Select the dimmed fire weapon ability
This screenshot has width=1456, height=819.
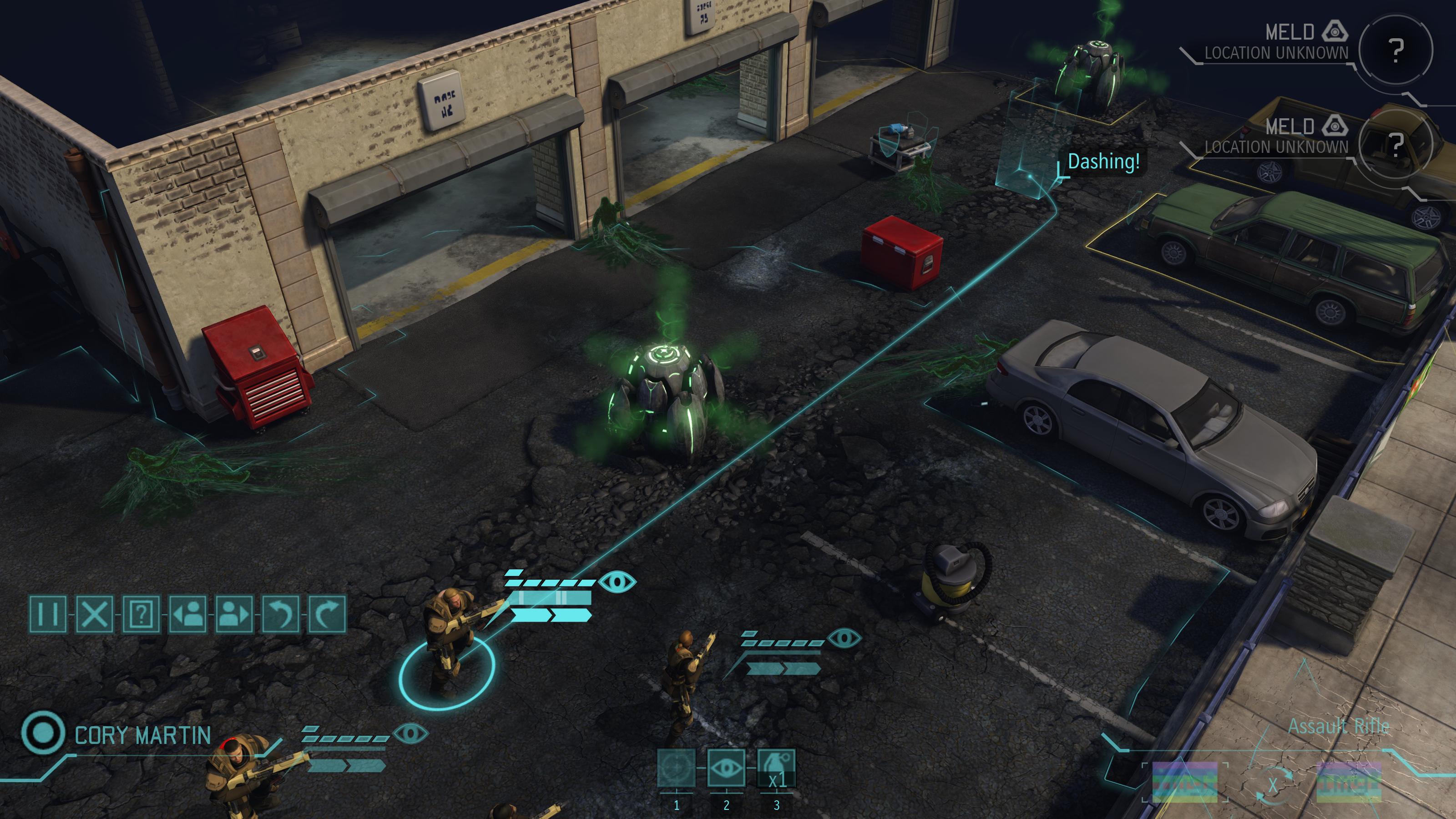677,768
